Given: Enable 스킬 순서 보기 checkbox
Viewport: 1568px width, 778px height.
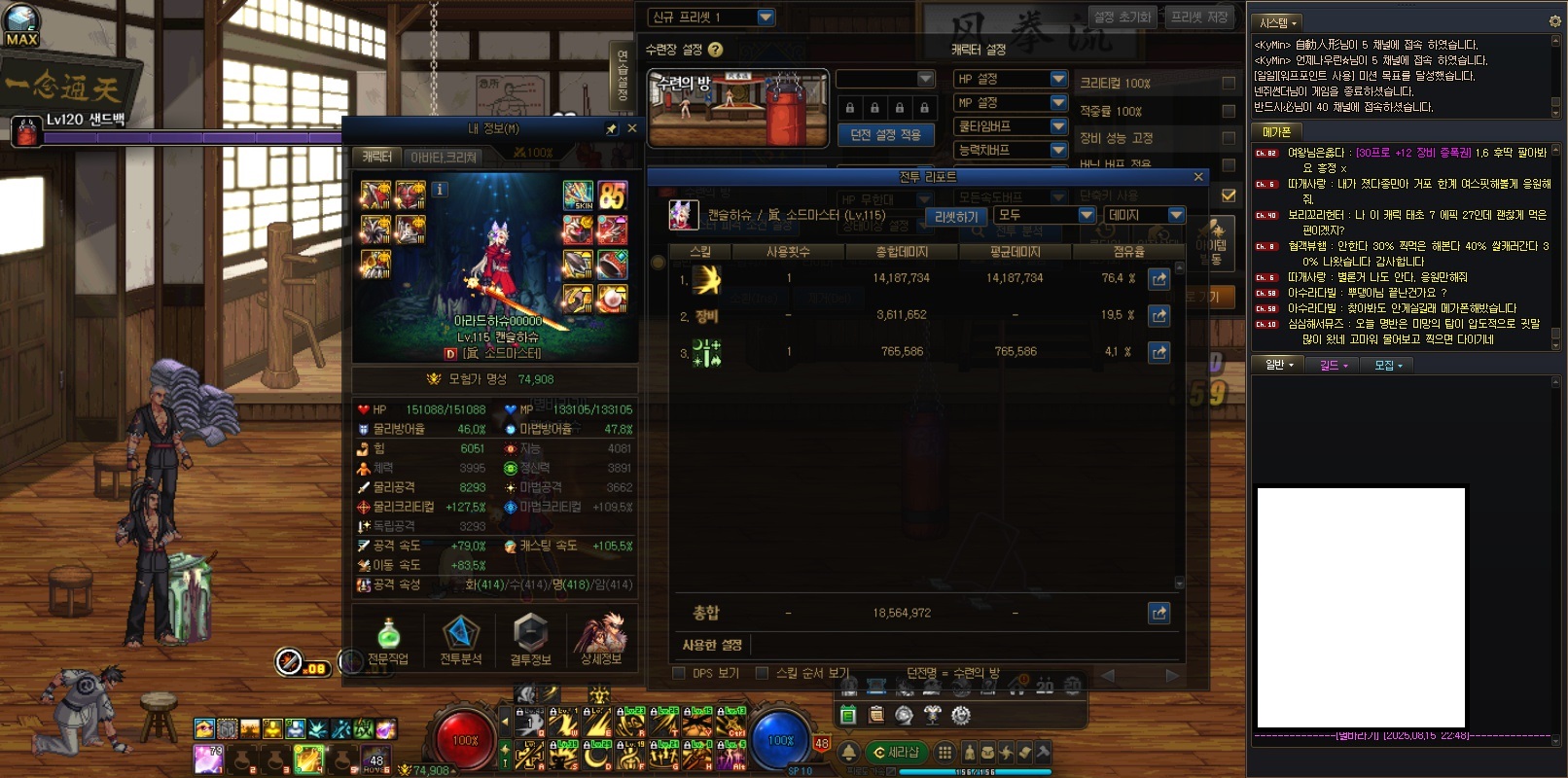Looking at the screenshot, I should [x=763, y=673].
